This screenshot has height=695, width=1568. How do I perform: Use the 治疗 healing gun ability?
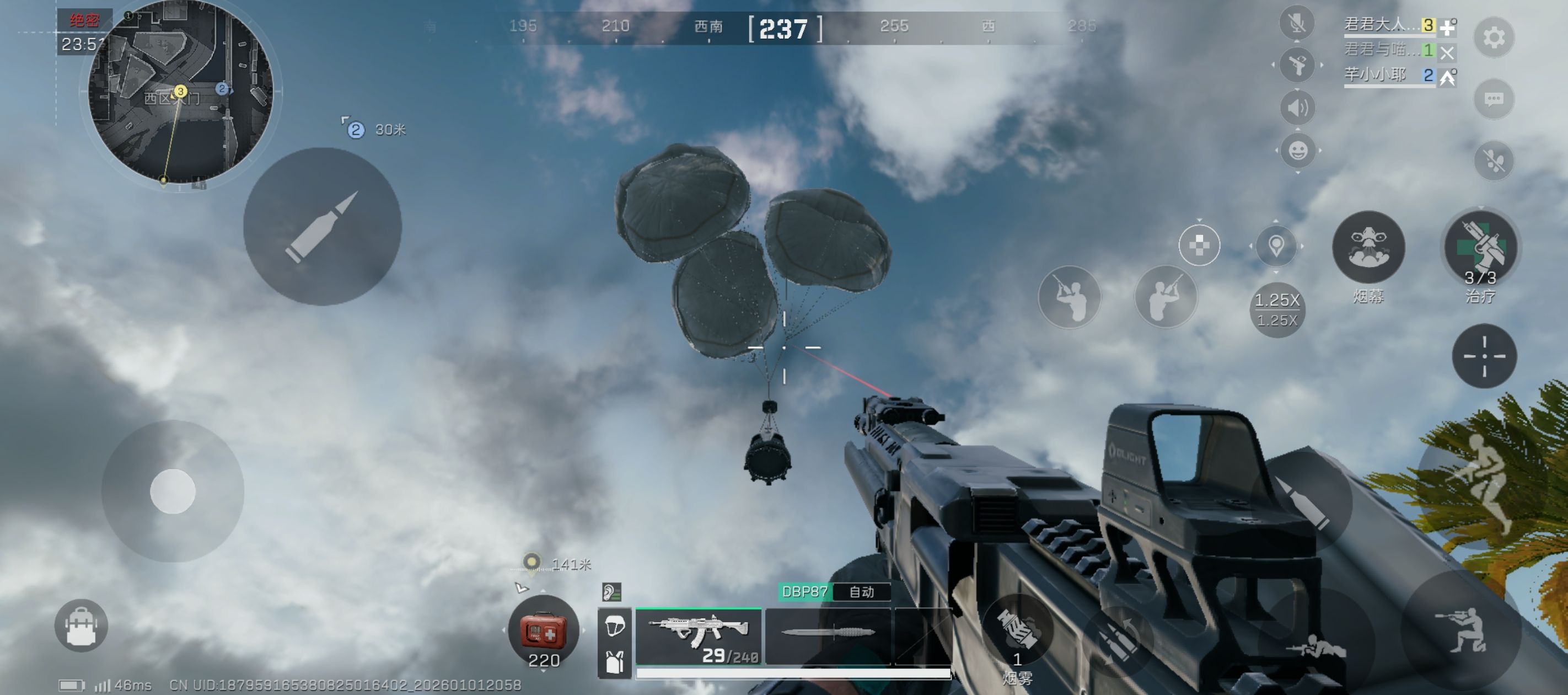pos(1480,248)
